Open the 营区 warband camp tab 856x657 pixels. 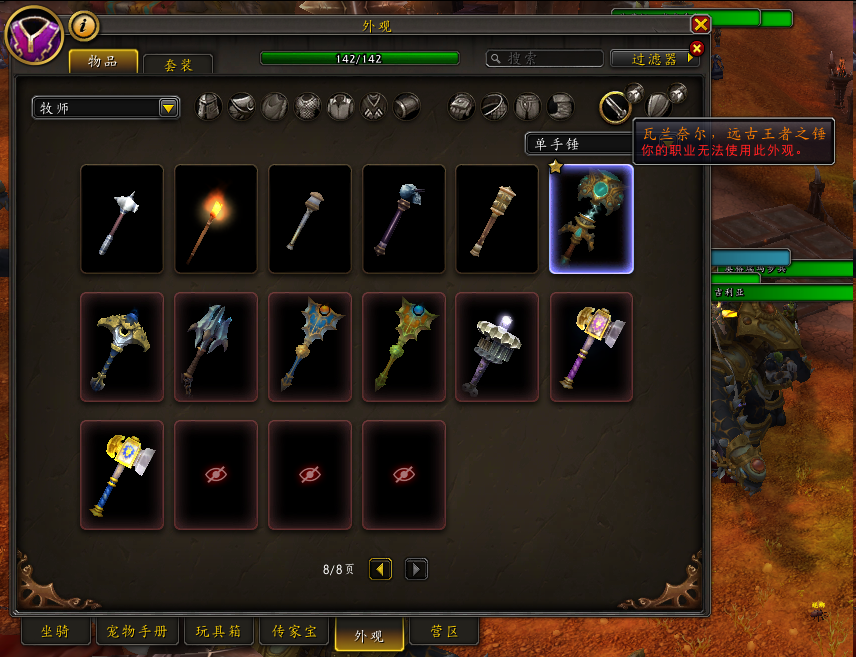tap(444, 632)
